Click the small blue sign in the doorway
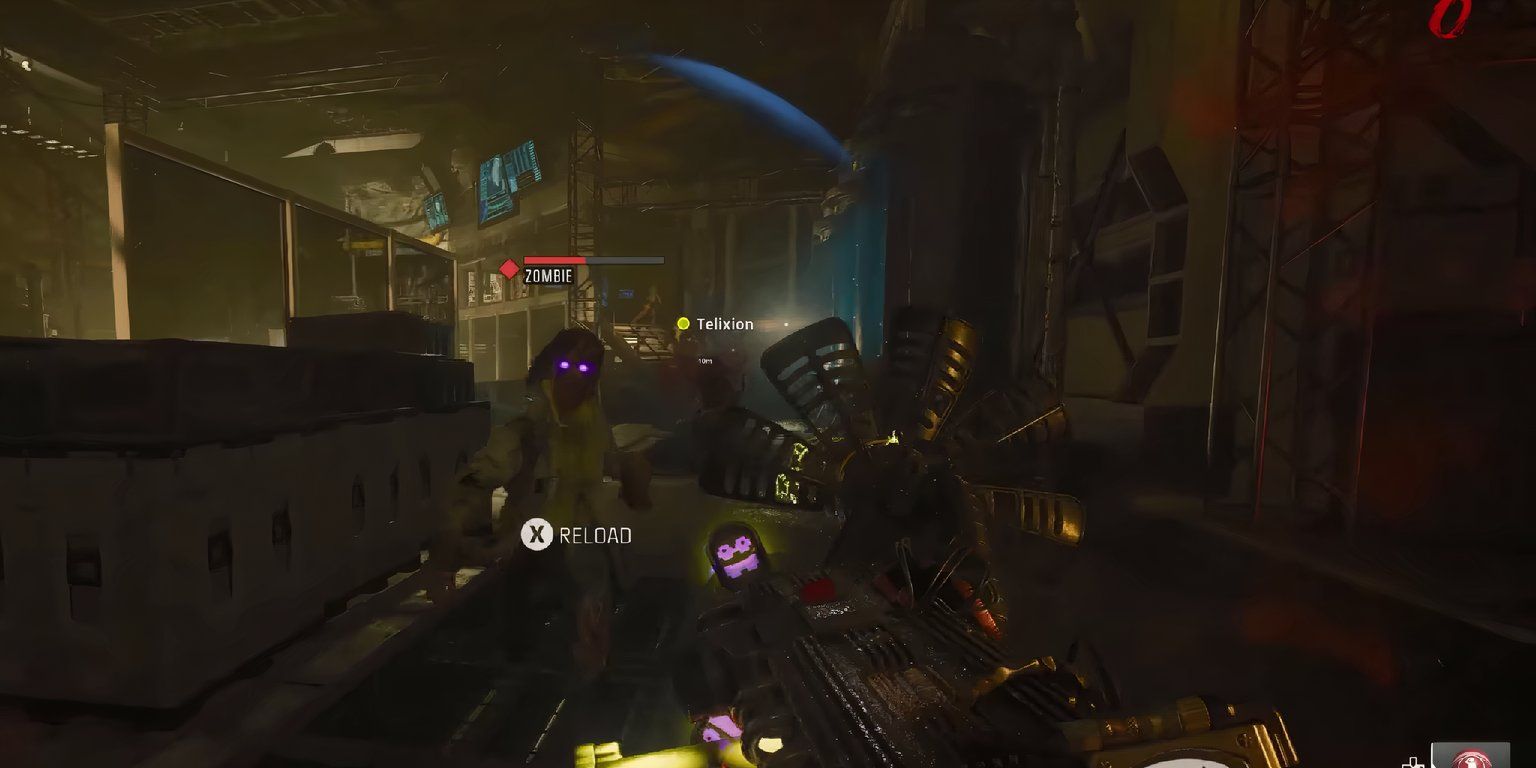1536x768 pixels. (x=625, y=293)
